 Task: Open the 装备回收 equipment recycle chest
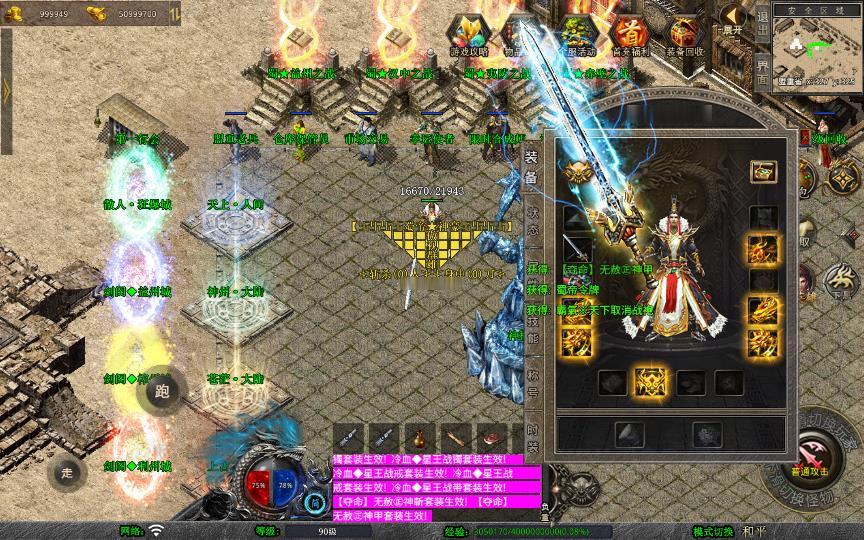(x=685, y=36)
